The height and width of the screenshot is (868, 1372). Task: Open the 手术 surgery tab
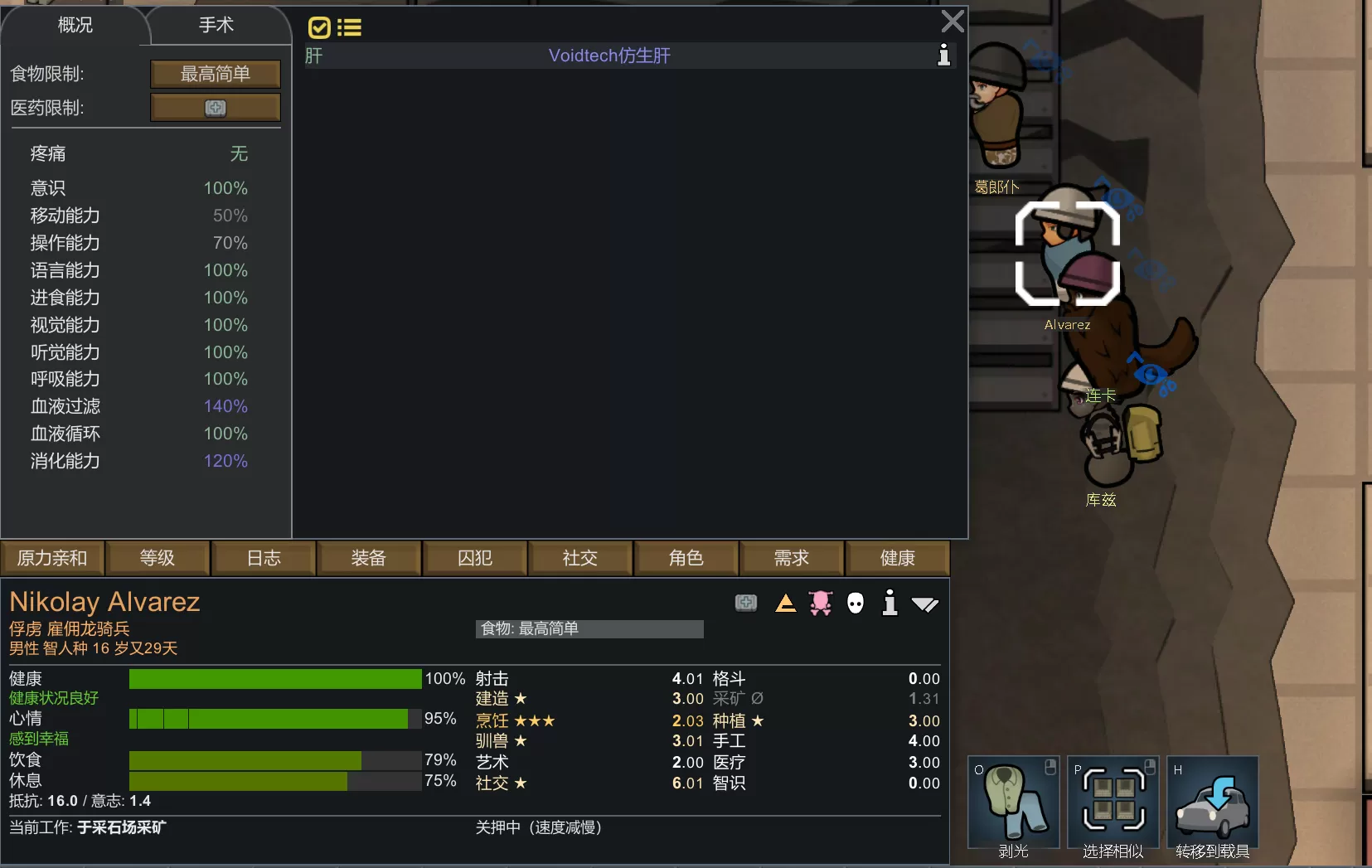pos(216,25)
